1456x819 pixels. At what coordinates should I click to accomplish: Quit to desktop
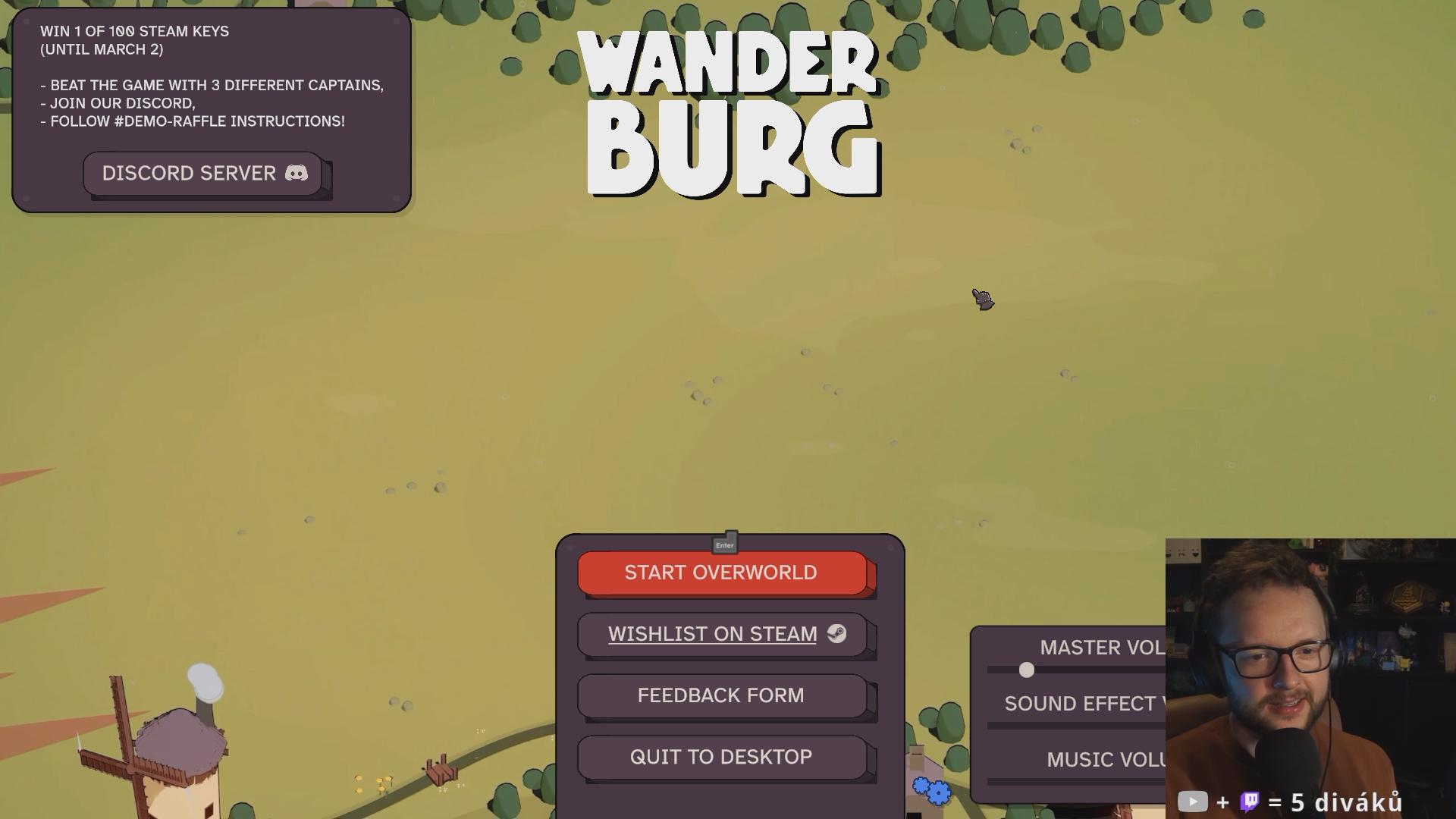click(x=721, y=757)
